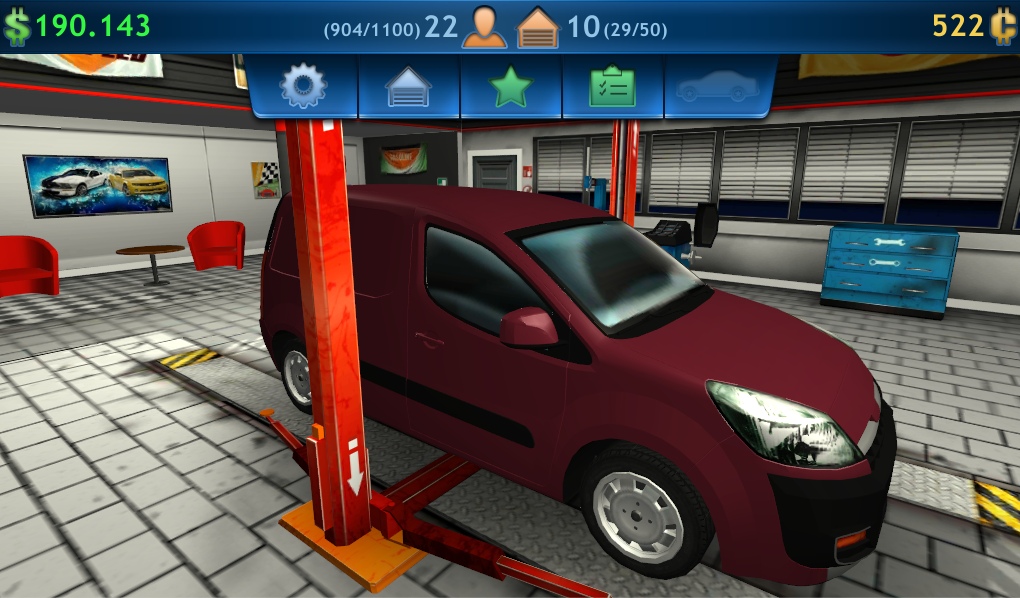Open the gear settings menu
This screenshot has height=598, width=1020.
point(303,87)
